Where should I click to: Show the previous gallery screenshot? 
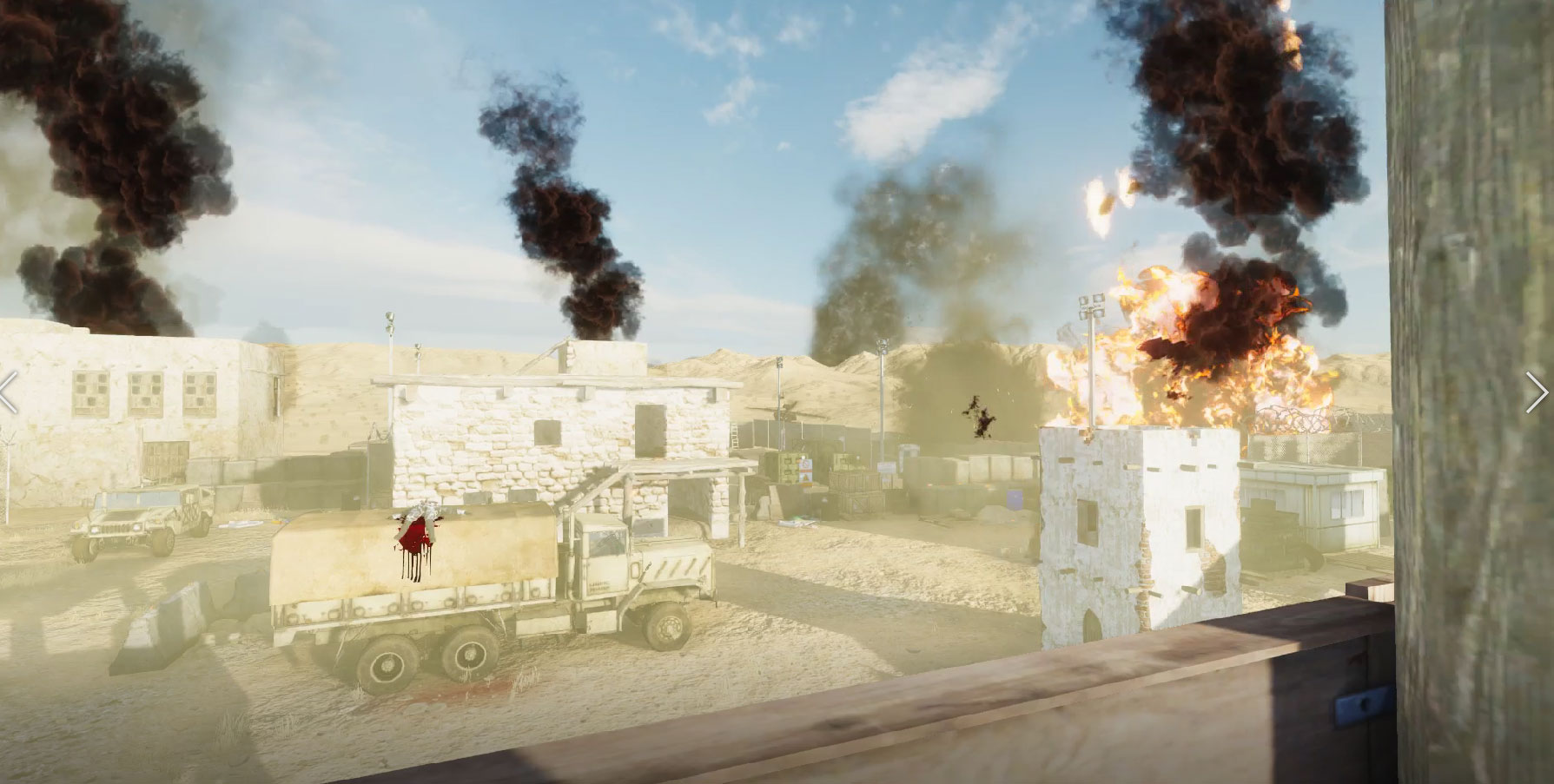click(8, 392)
